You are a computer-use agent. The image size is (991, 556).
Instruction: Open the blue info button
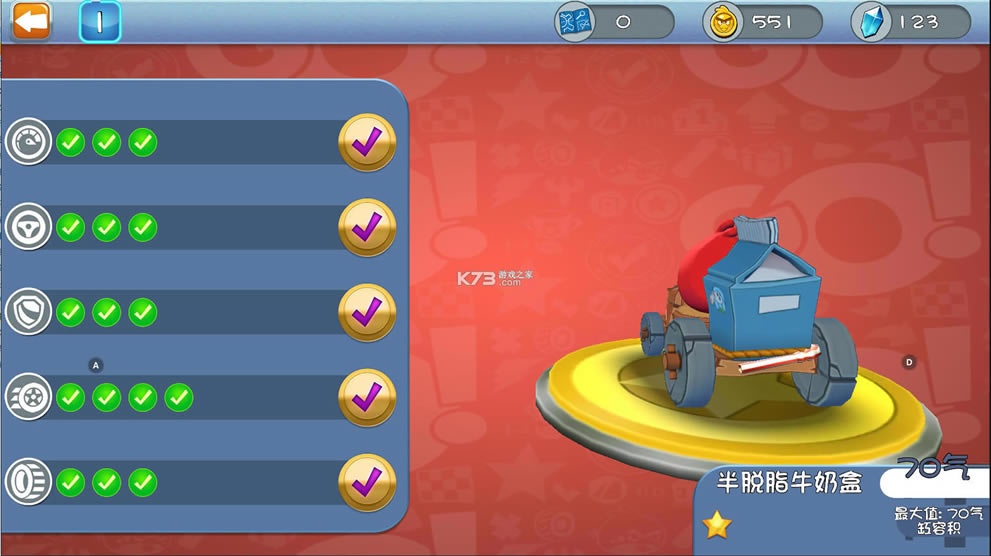click(100, 21)
